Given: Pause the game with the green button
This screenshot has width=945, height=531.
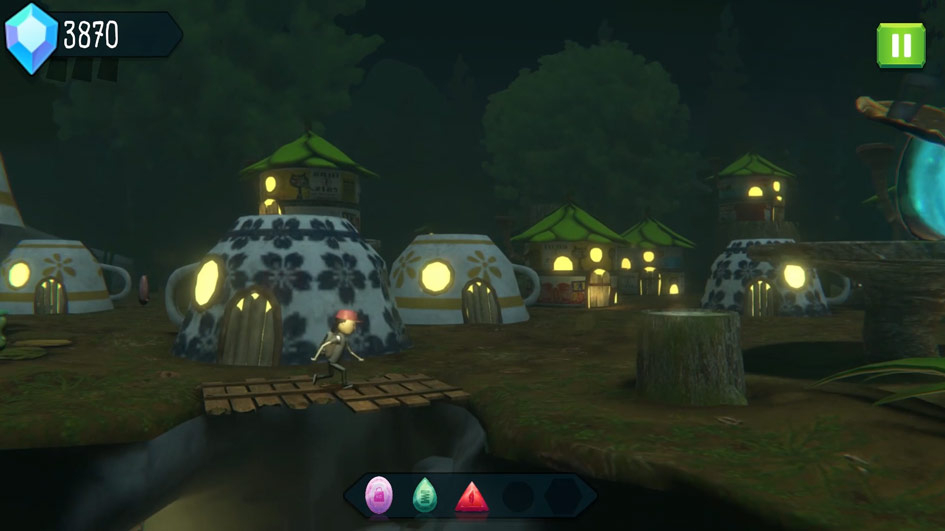Looking at the screenshot, I should [900, 45].
